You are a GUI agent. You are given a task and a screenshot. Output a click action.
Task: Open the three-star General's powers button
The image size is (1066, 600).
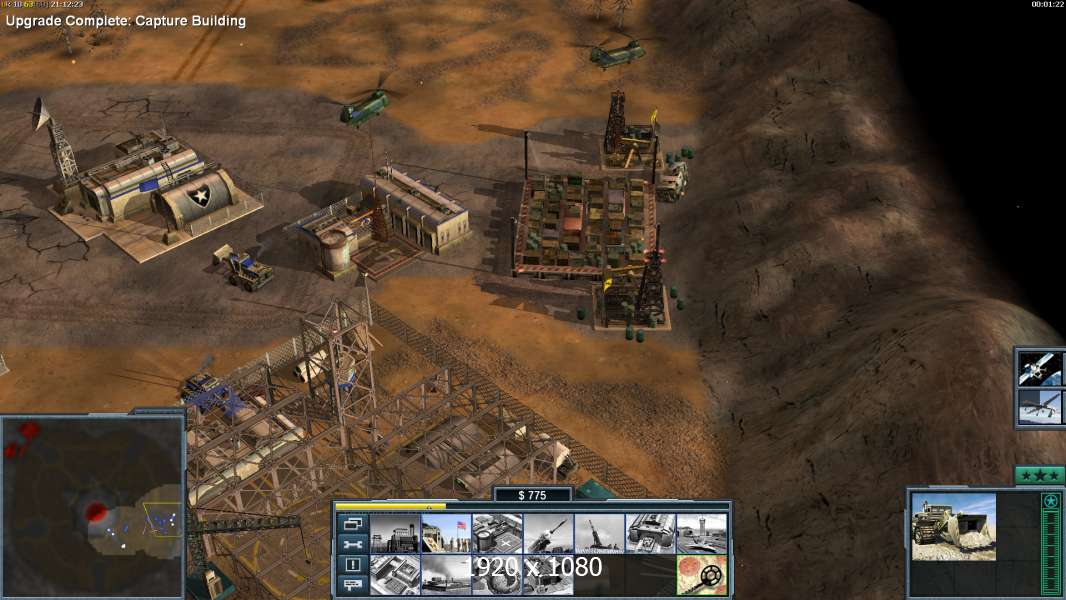[1038, 475]
